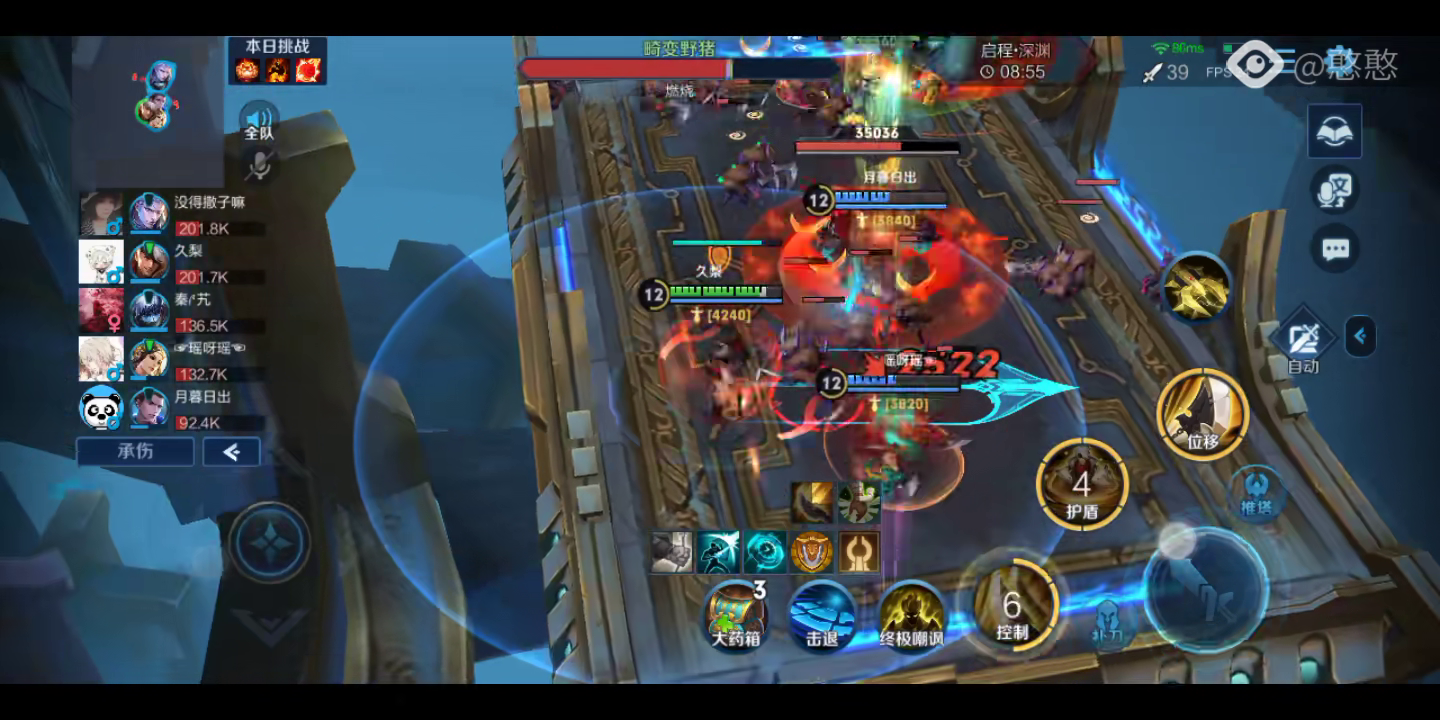This screenshot has height=720, width=1440.
Task: Toggle the 自动 auto-battle mode
Action: coord(1302,342)
